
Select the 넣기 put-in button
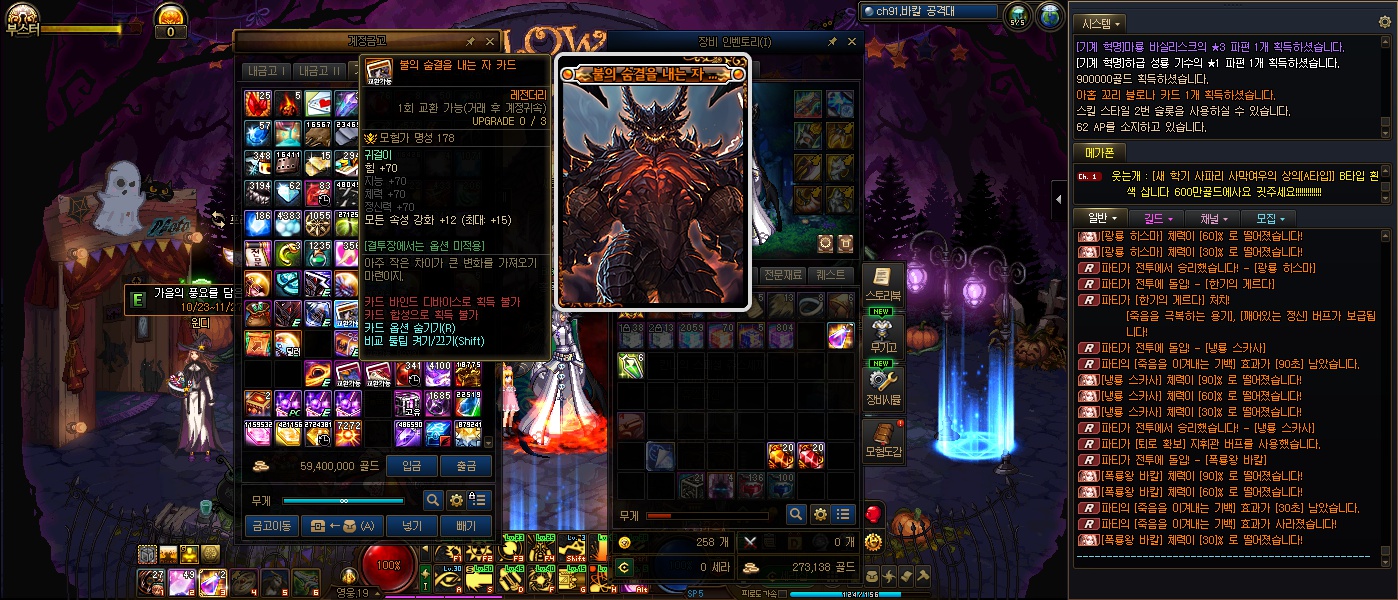tap(412, 525)
